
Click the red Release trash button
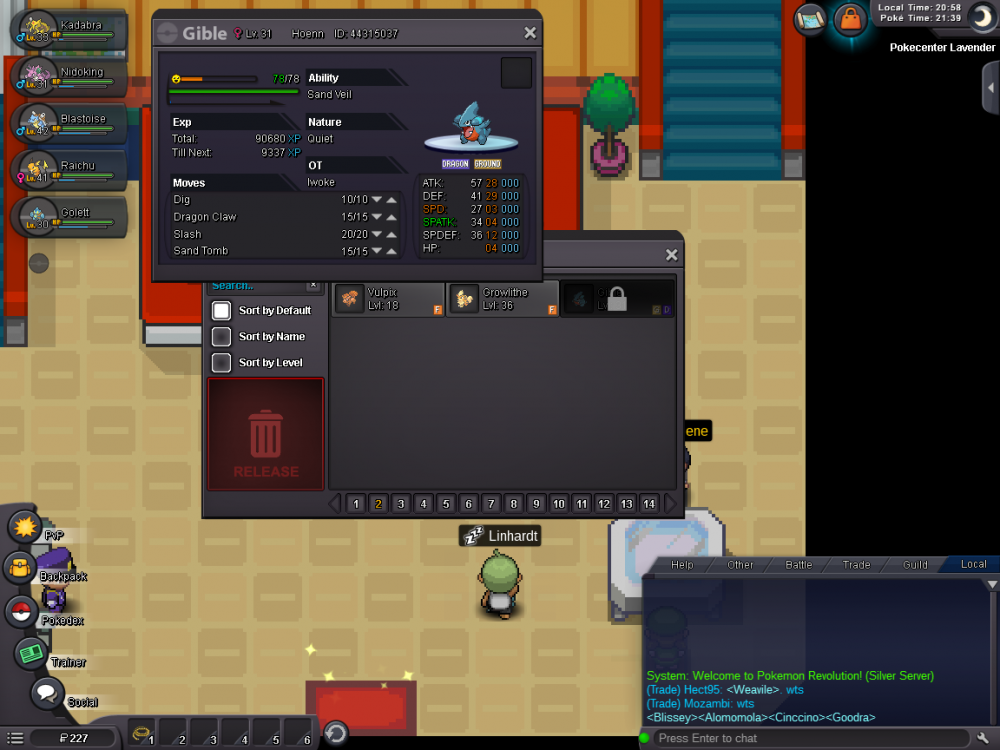pos(266,447)
